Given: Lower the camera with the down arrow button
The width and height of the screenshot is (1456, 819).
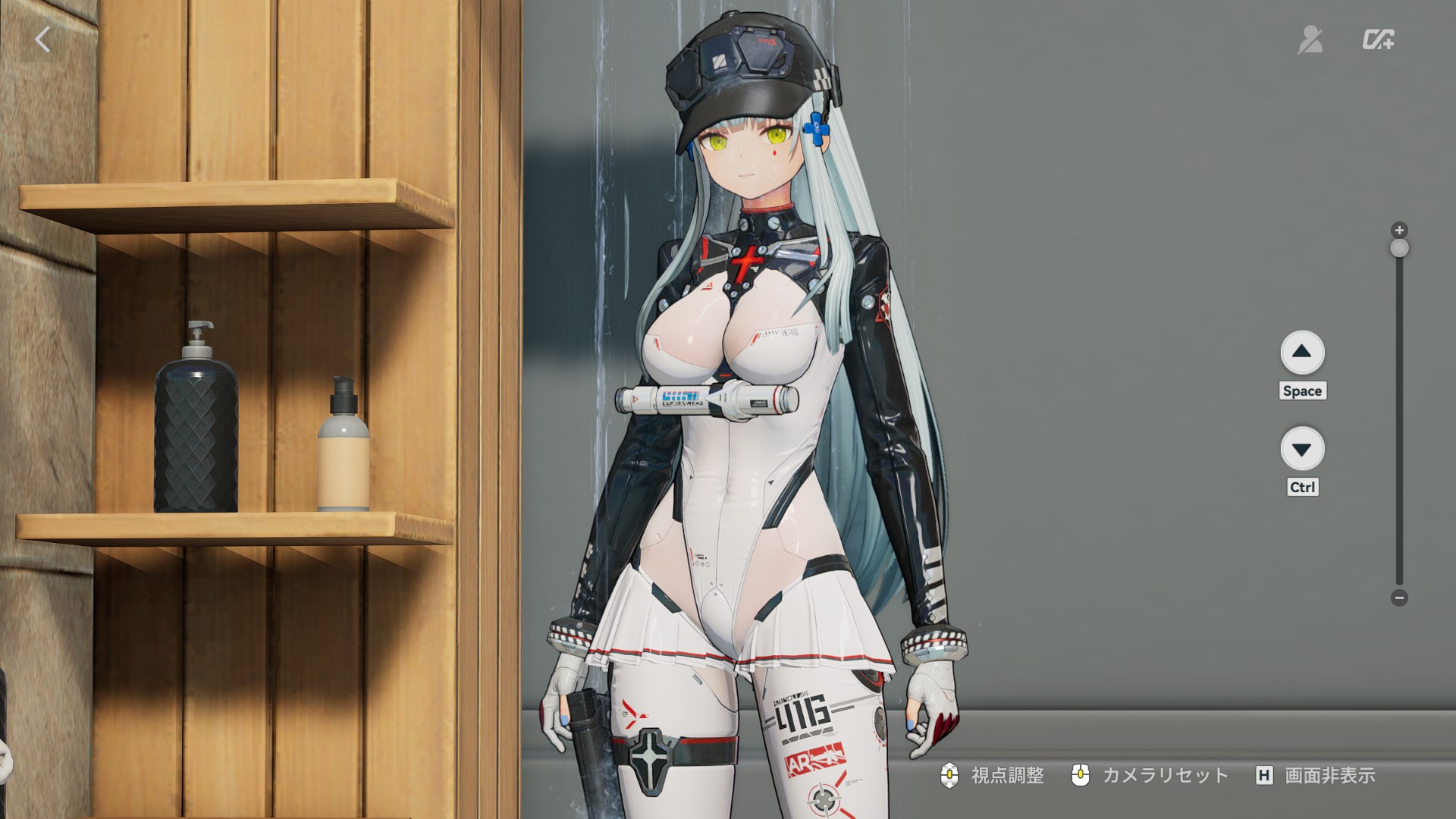Looking at the screenshot, I should tap(1302, 449).
